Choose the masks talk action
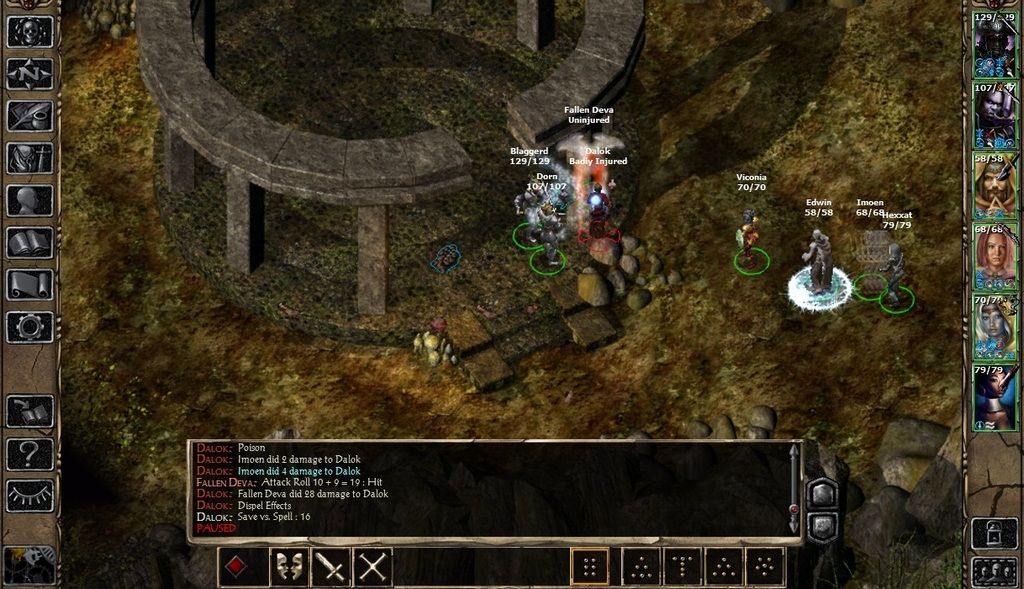This screenshot has width=1024, height=589. click(289, 567)
